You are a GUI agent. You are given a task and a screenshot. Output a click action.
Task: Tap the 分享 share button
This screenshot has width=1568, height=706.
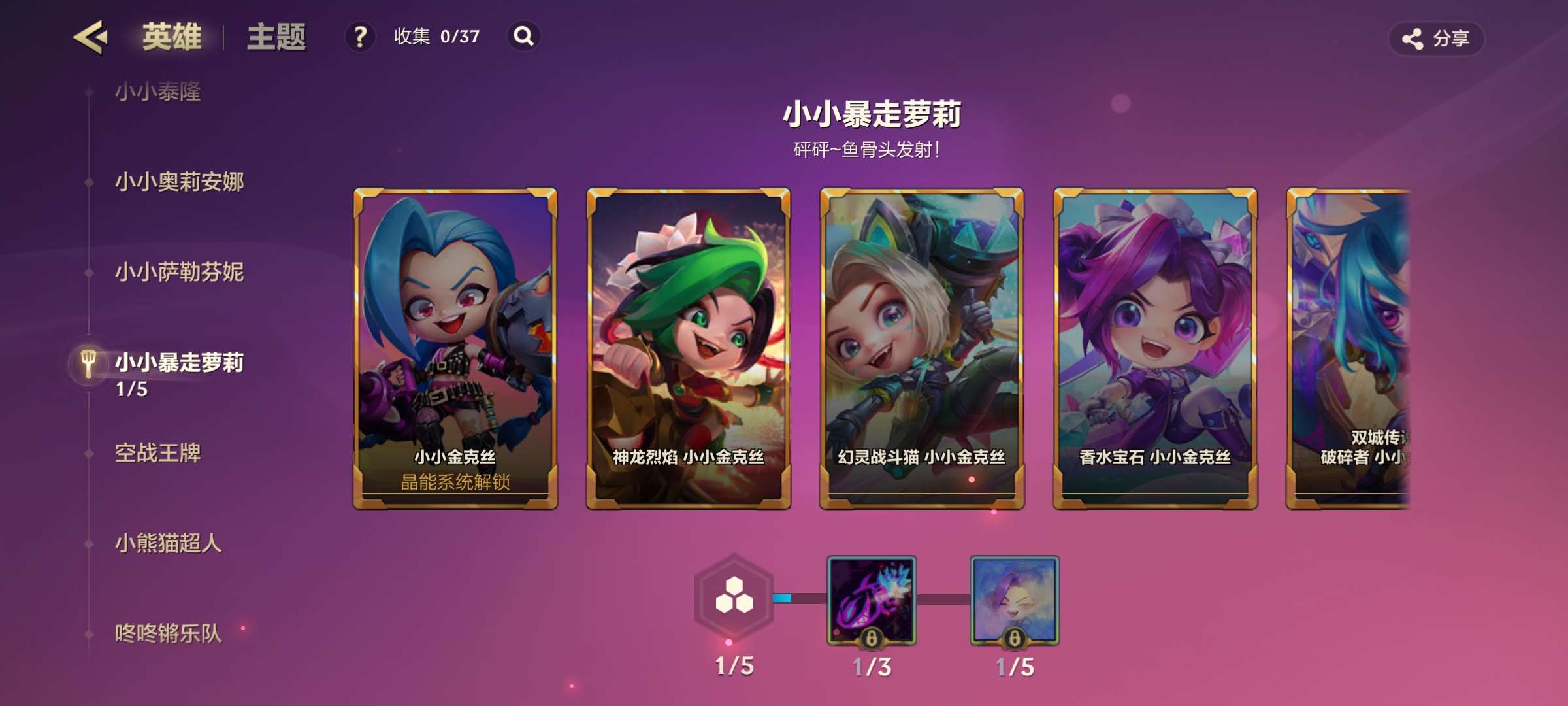pos(1436,39)
